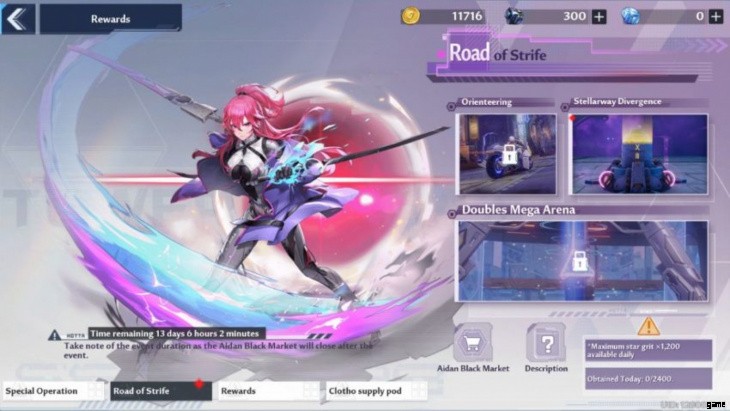730x411 pixels.
Task: Show the event Description
Action: pos(546,346)
